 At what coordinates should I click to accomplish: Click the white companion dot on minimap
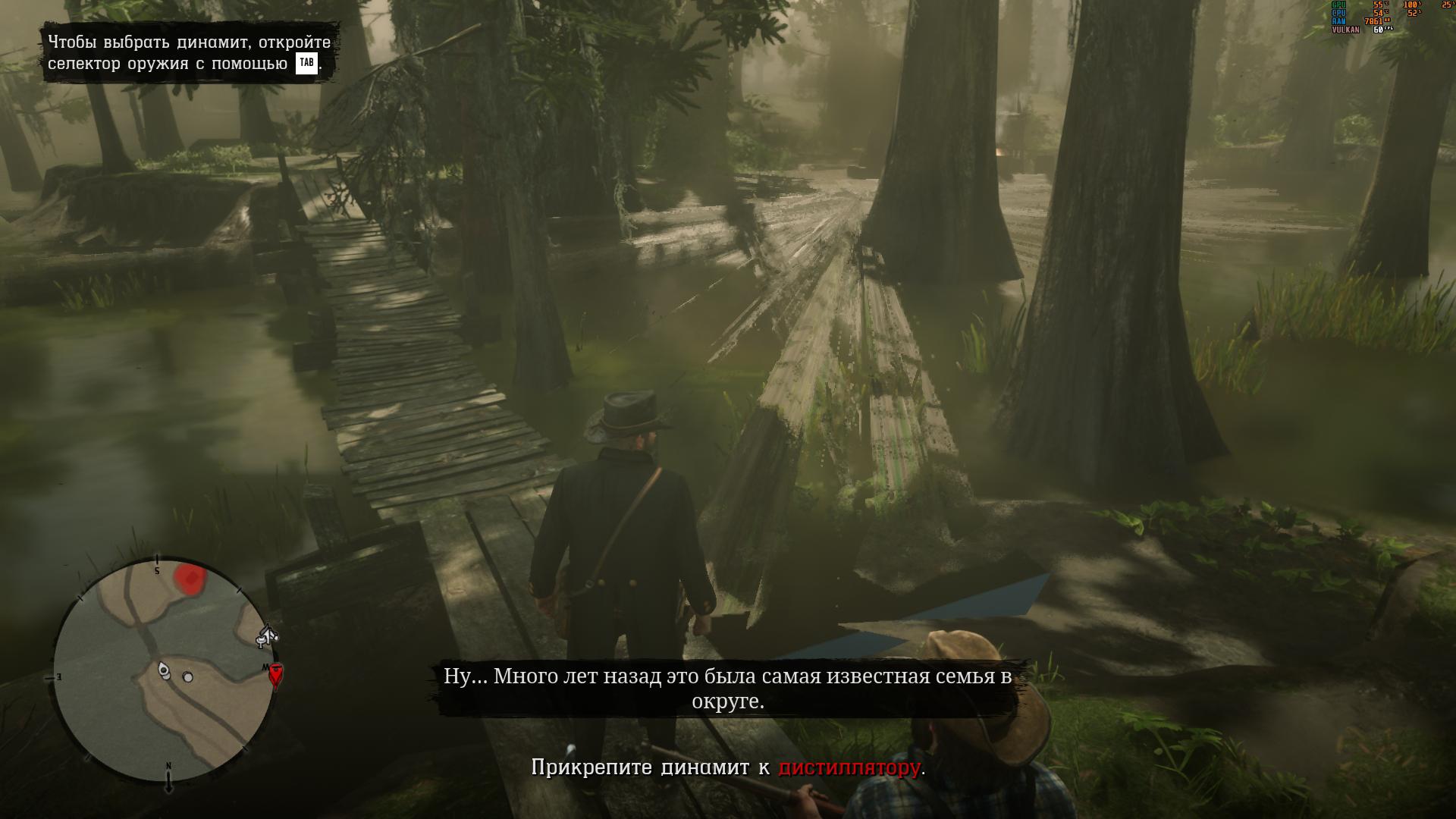[x=188, y=676]
